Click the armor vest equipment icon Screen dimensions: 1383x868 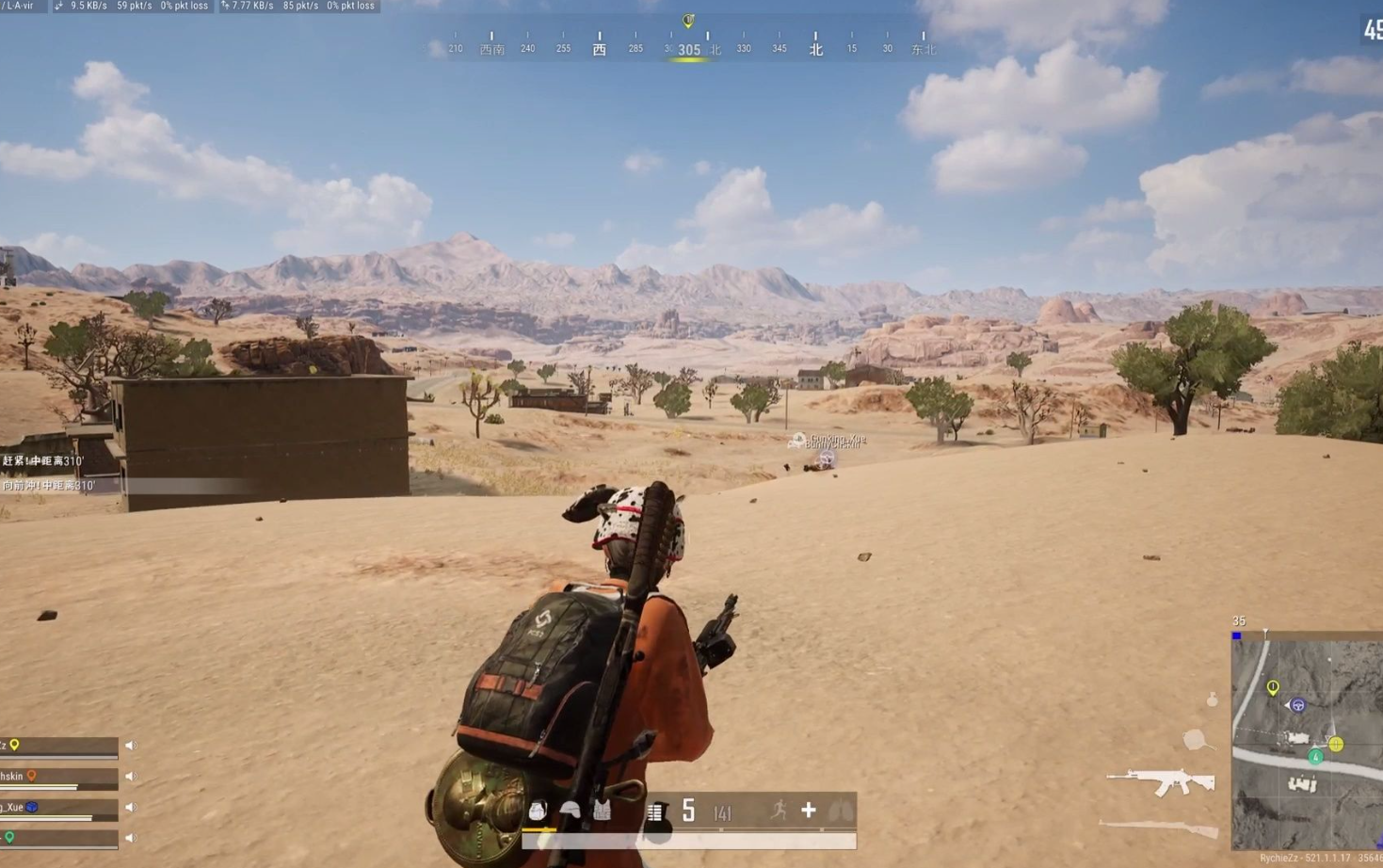tap(602, 811)
